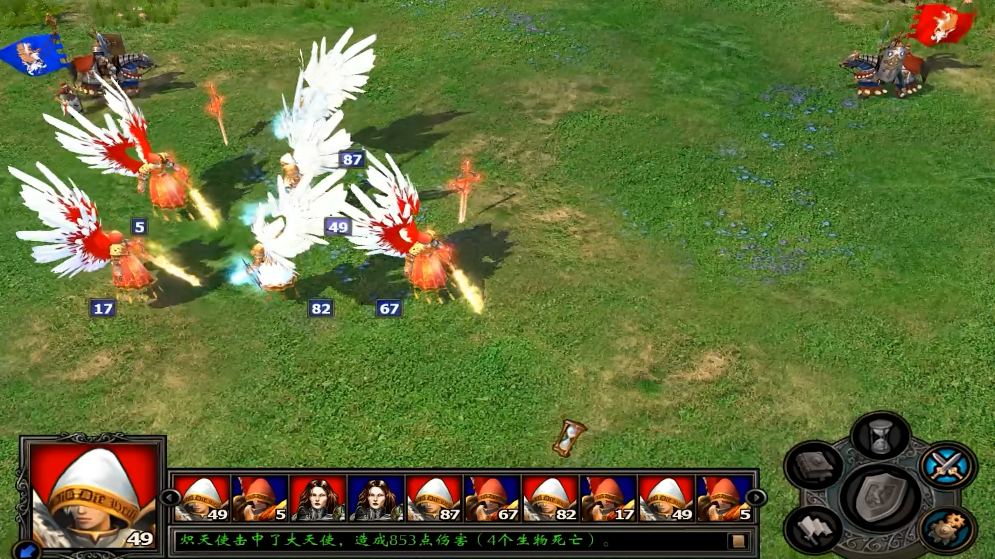Click the hourglass wait button
Image resolution: width=995 pixels, height=559 pixels.
pos(880,437)
